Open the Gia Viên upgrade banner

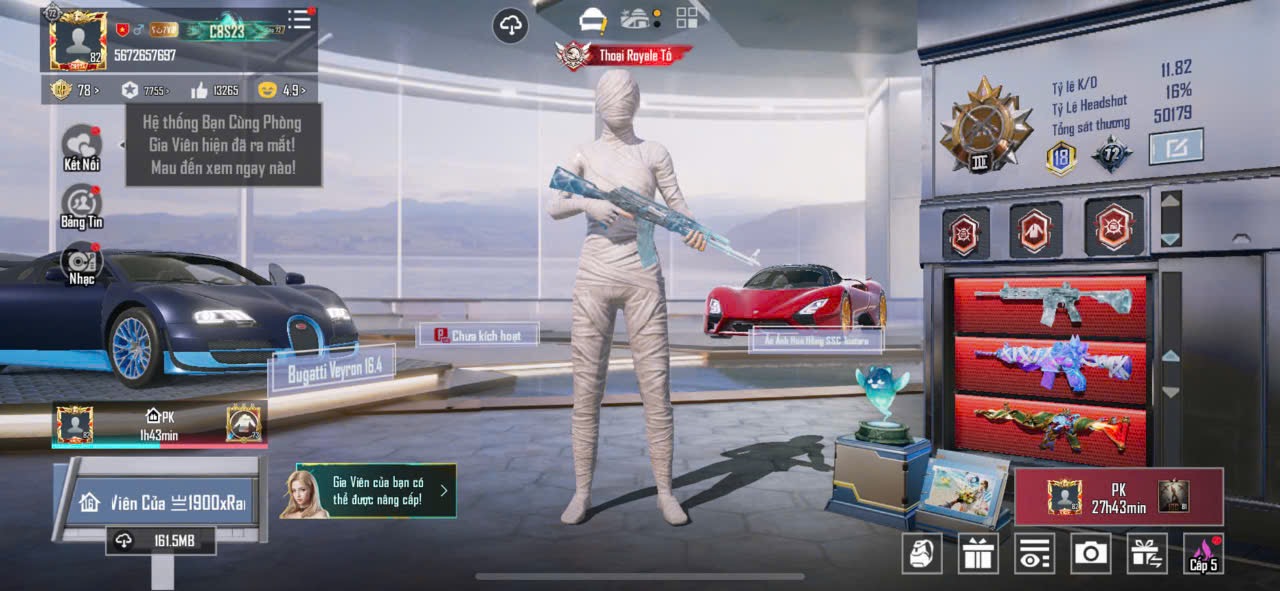(x=375, y=490)
